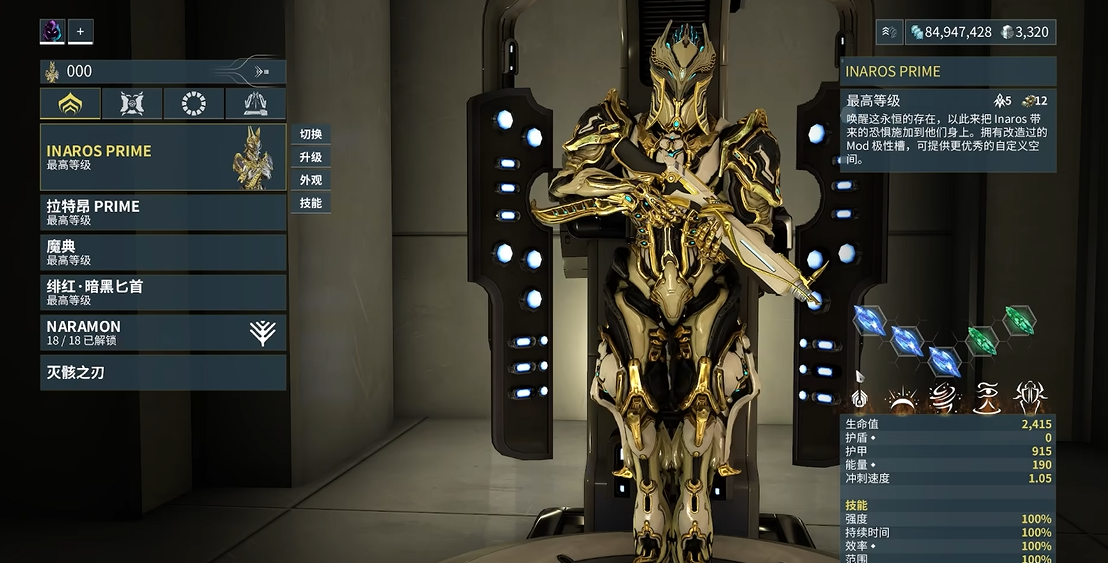Select the tornado ability icon
The image size is (1108, 563).
(942, 398)
